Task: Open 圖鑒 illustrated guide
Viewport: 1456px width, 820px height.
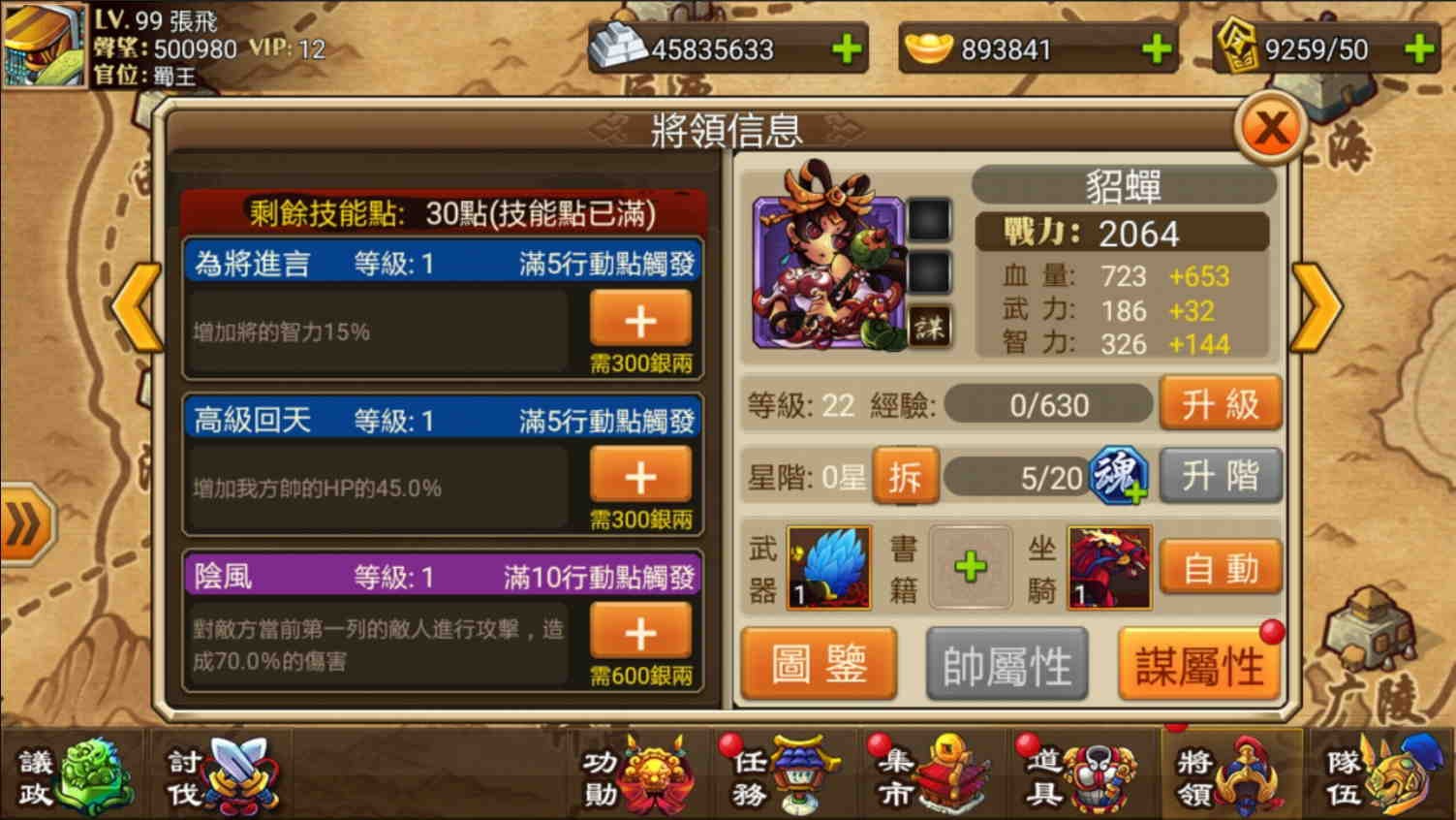Action: tap(819, 664)
